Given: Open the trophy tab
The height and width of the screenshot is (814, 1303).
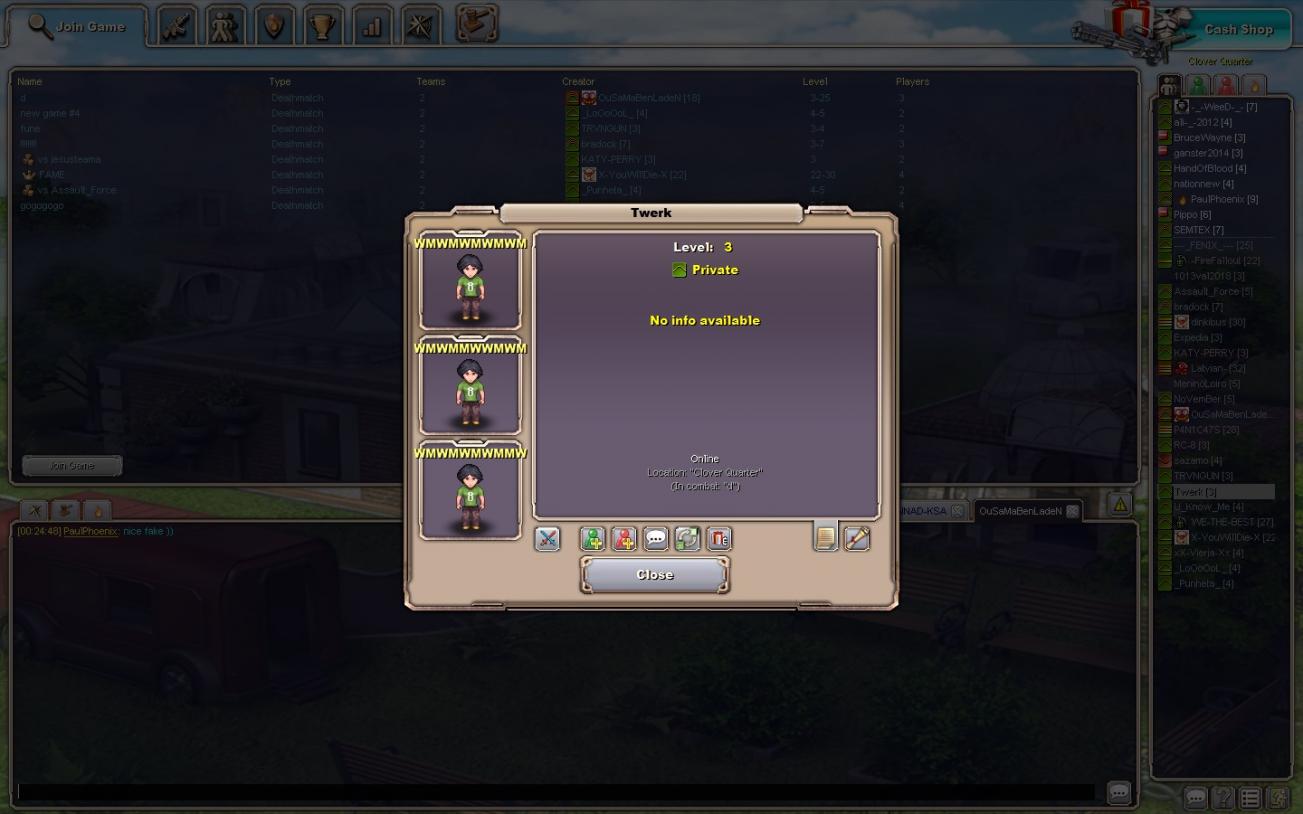Looking at the screenshot, I should (322, 27).
